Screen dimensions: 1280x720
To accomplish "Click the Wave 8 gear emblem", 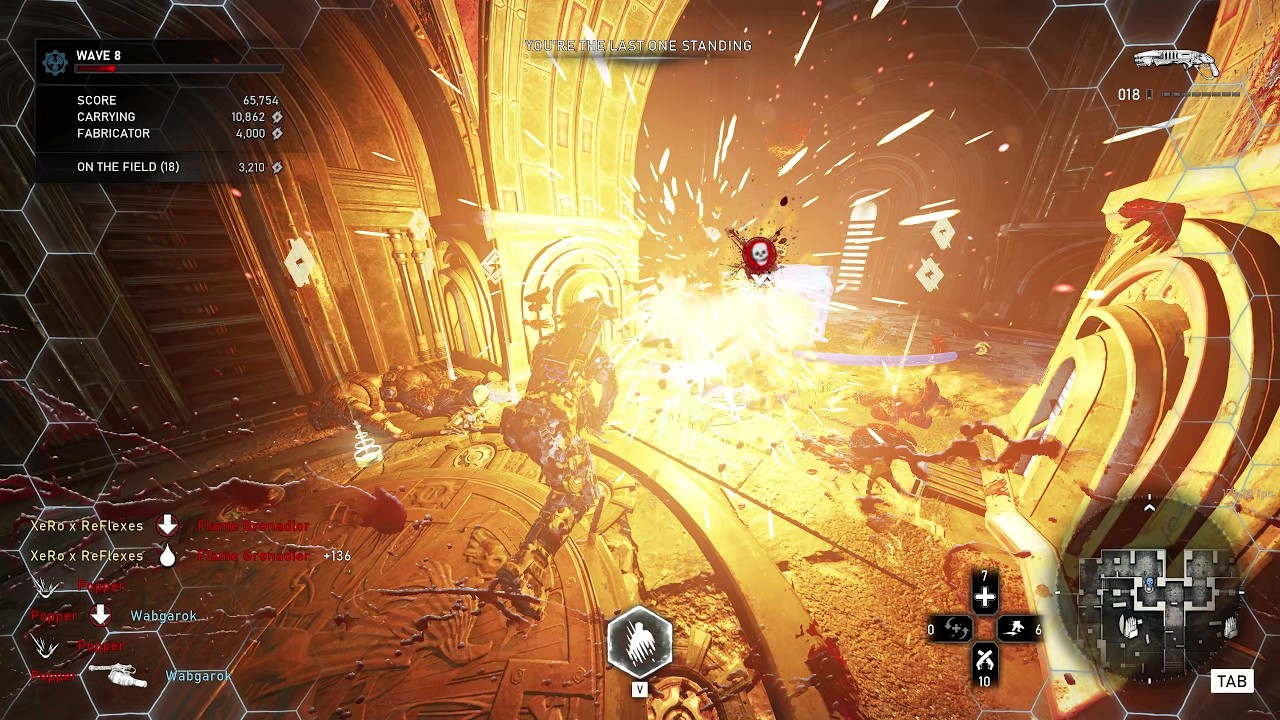I will coord(55,62).
